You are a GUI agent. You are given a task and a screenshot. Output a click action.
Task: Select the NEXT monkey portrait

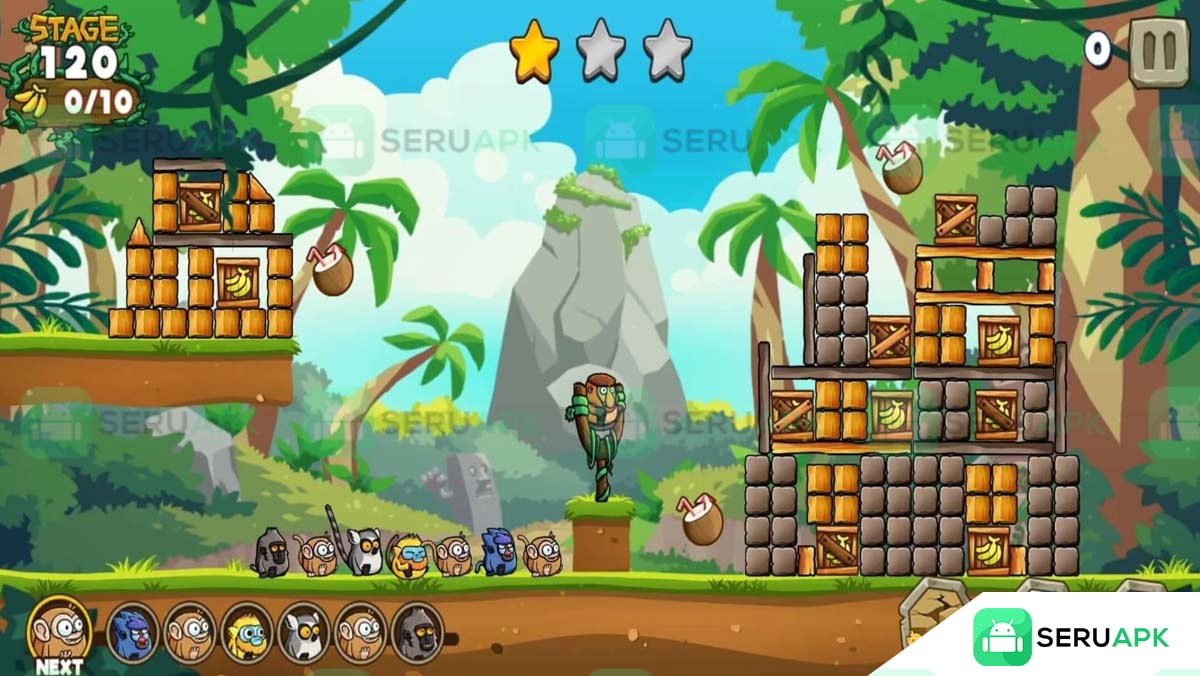click(x=59, y=630)
